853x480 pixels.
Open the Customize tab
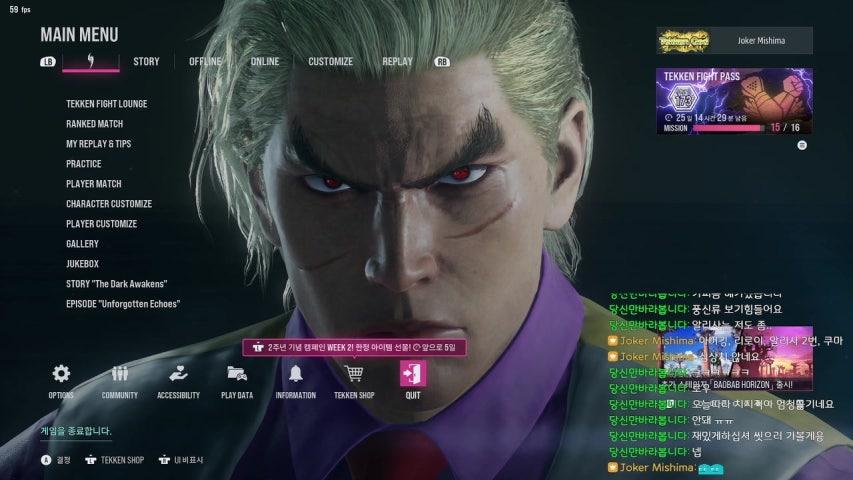click(x=330, y=62)
